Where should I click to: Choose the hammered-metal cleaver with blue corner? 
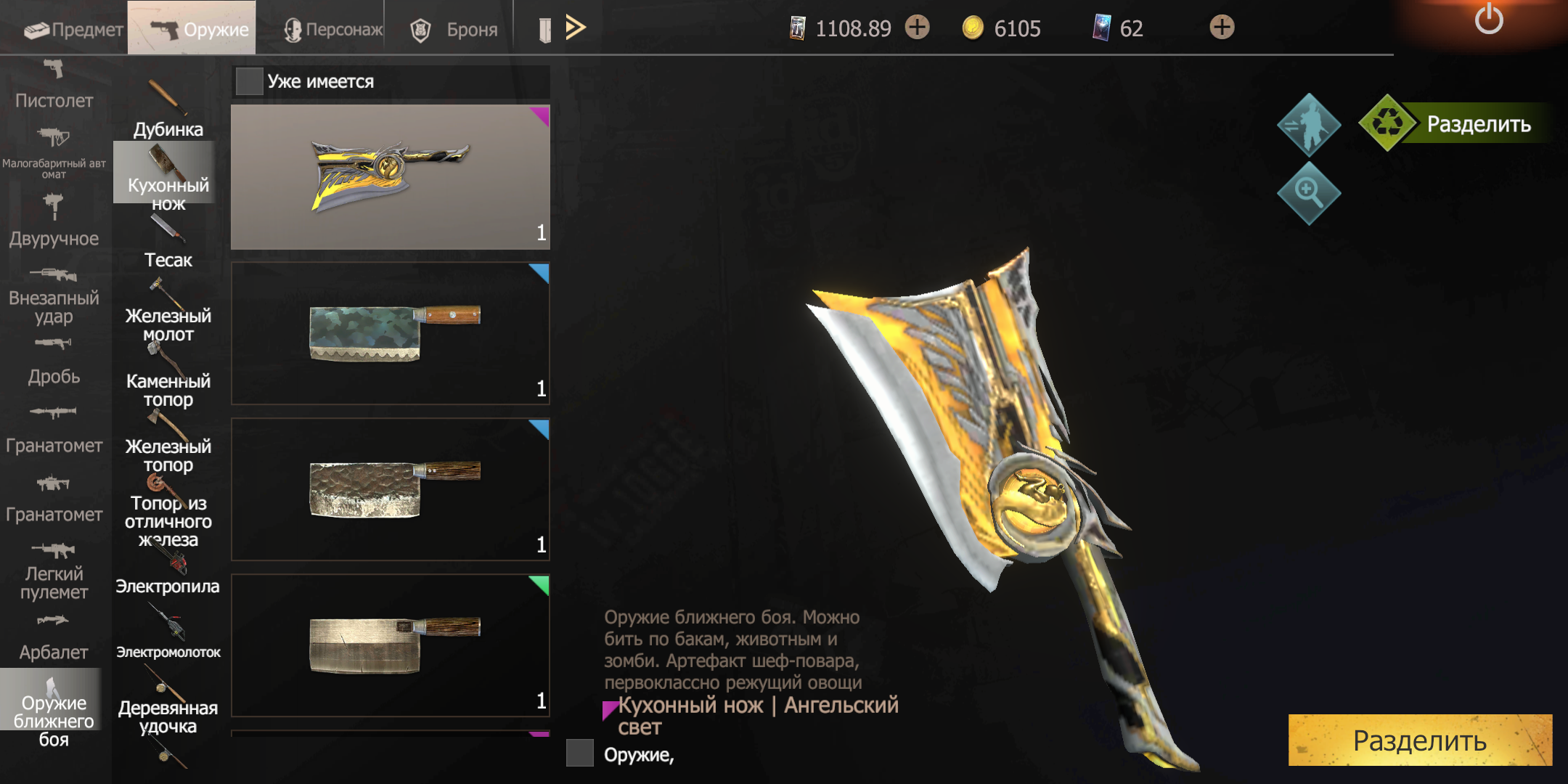[391, 489]
